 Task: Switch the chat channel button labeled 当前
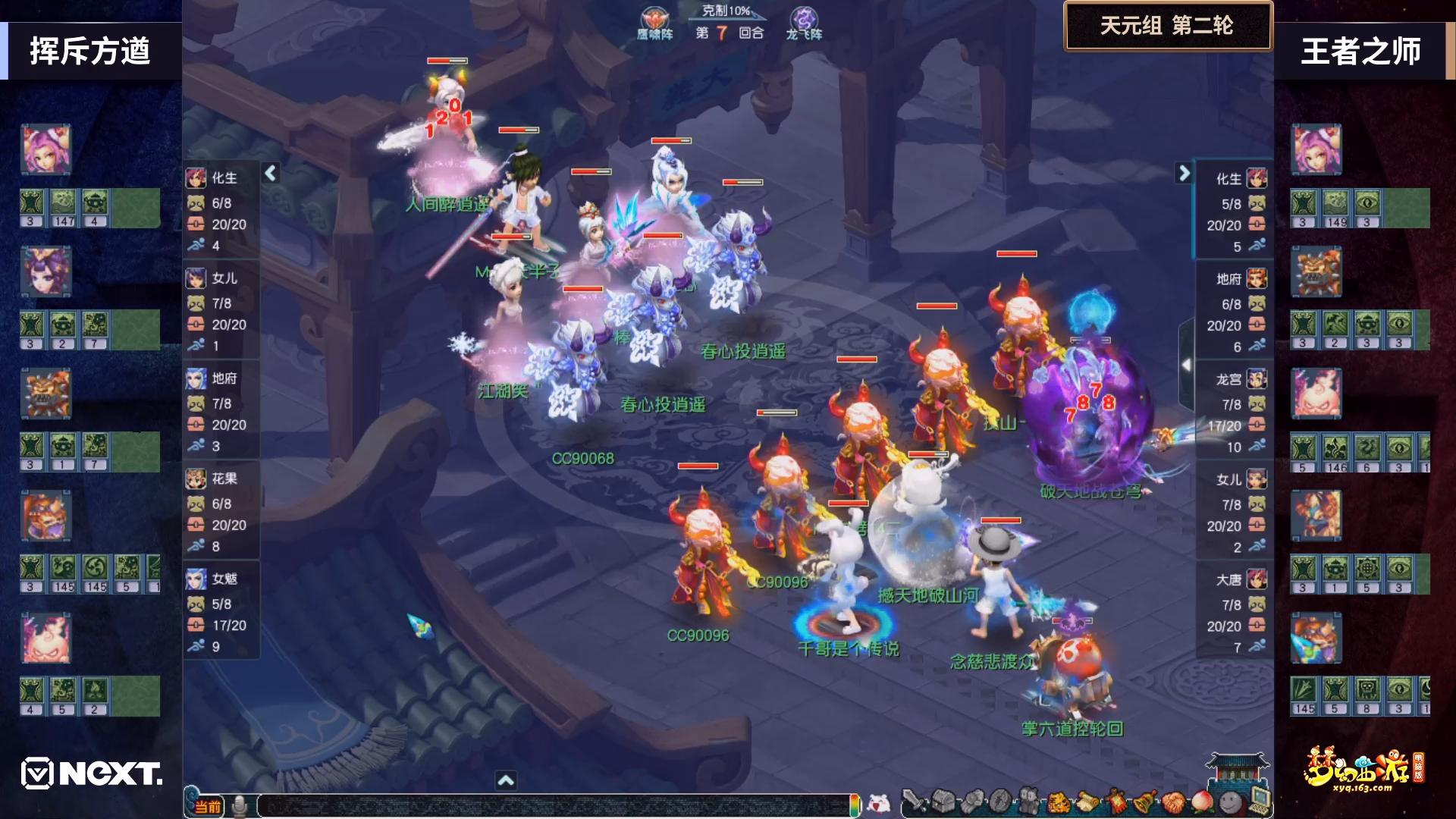coord(207,806)
